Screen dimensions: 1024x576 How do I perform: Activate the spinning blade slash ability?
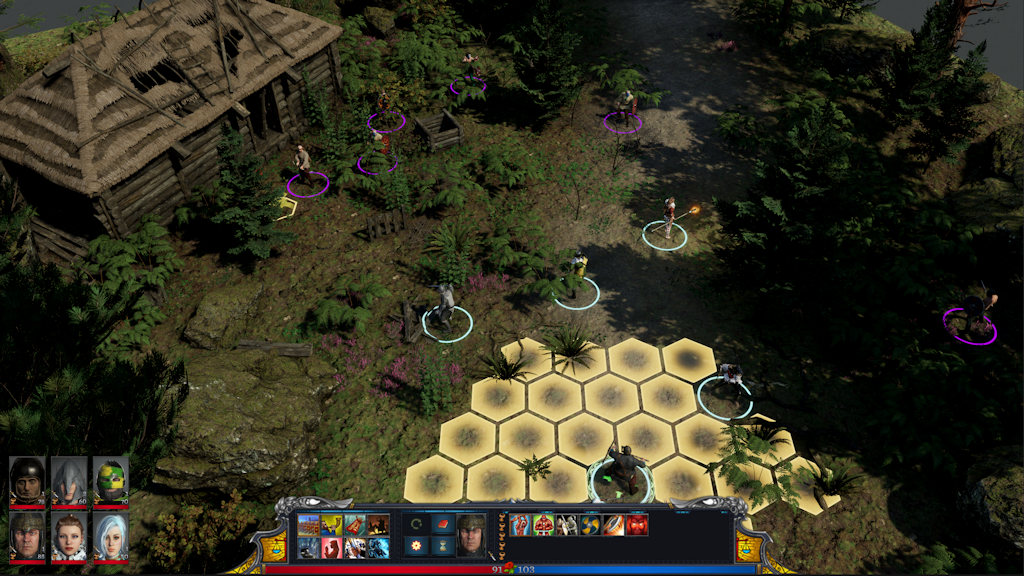coord(614,525)
